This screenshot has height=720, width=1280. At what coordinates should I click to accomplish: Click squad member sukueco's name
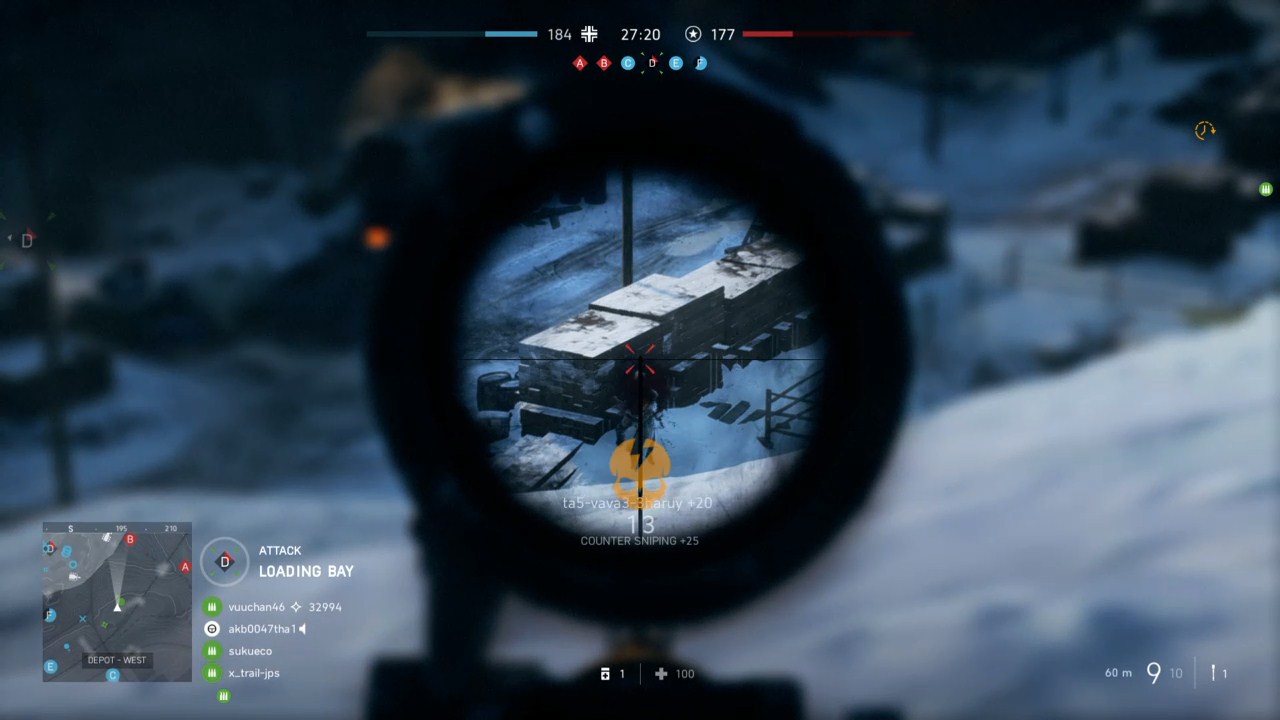click(x=250, y=650)
